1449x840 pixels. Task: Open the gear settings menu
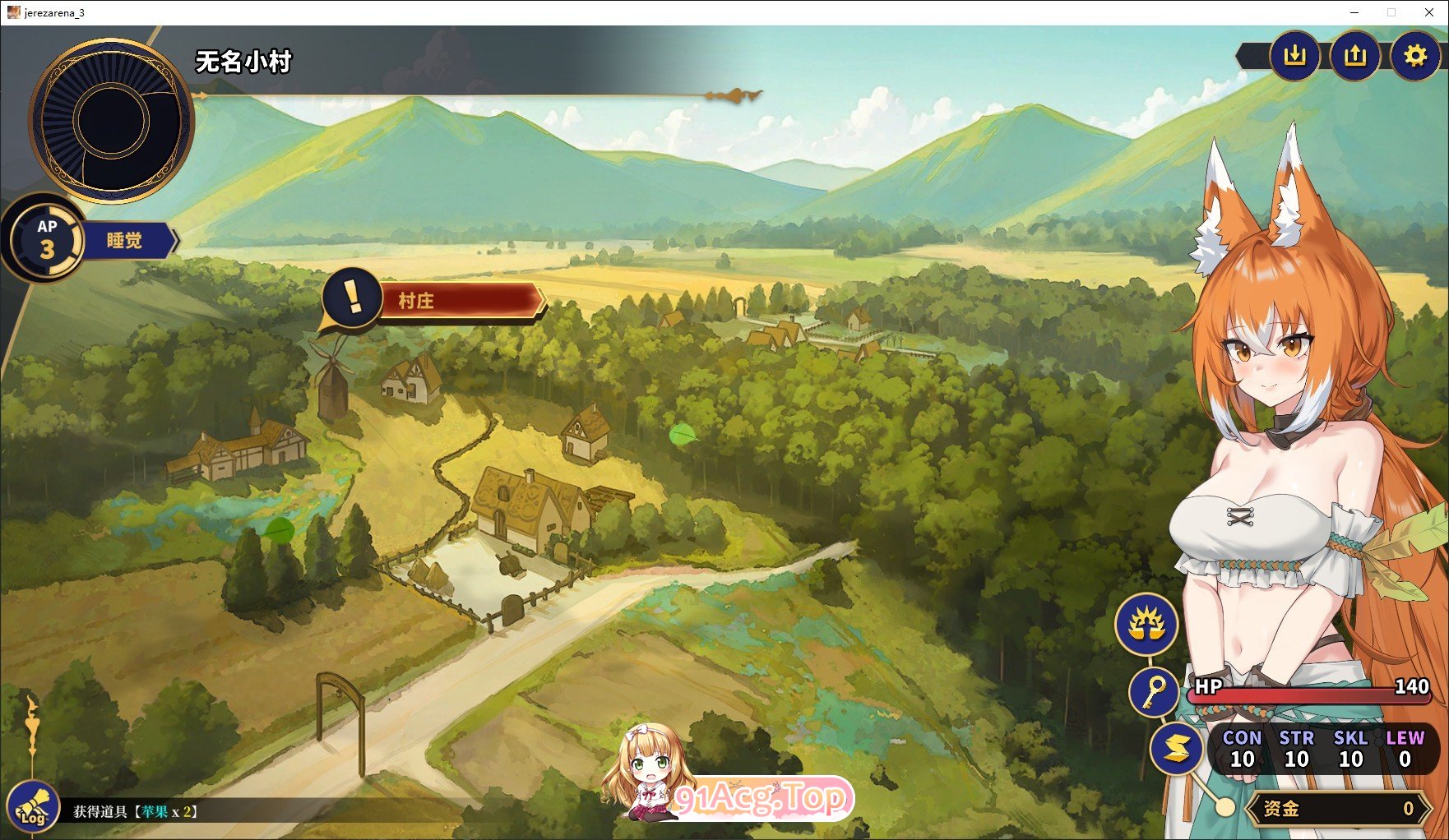[x=1414, y=56]
